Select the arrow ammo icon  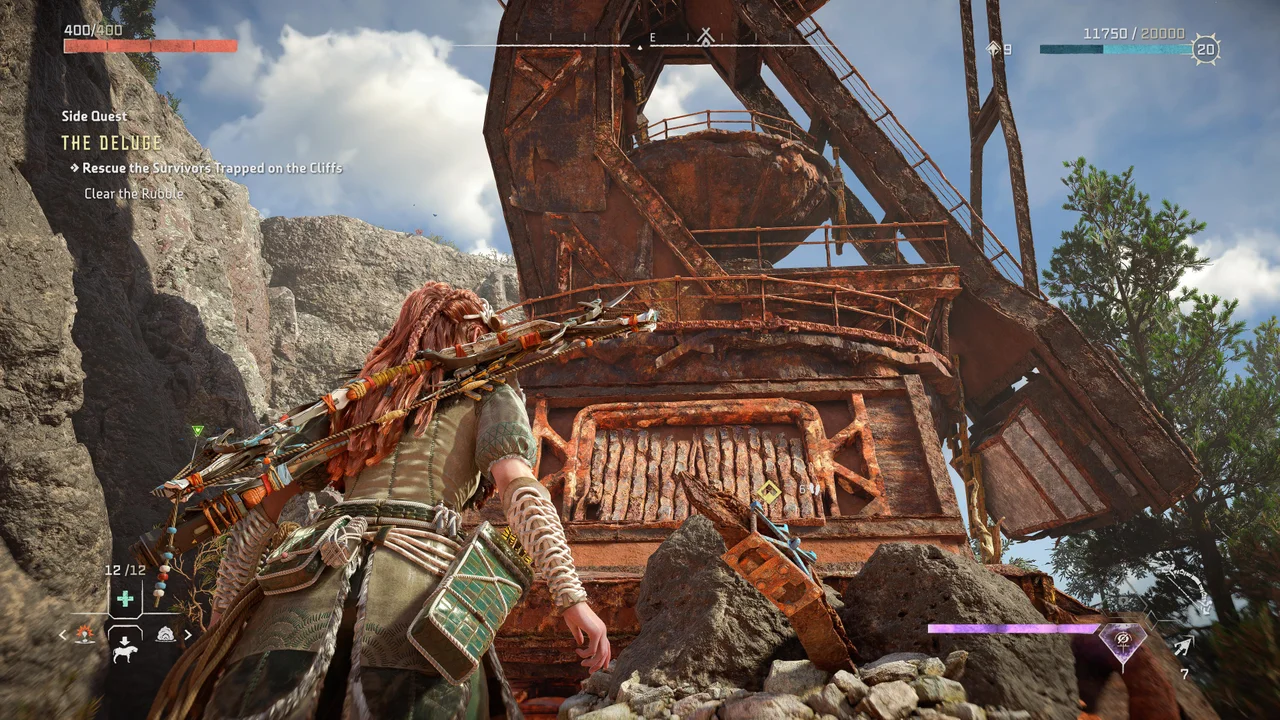1183,646
